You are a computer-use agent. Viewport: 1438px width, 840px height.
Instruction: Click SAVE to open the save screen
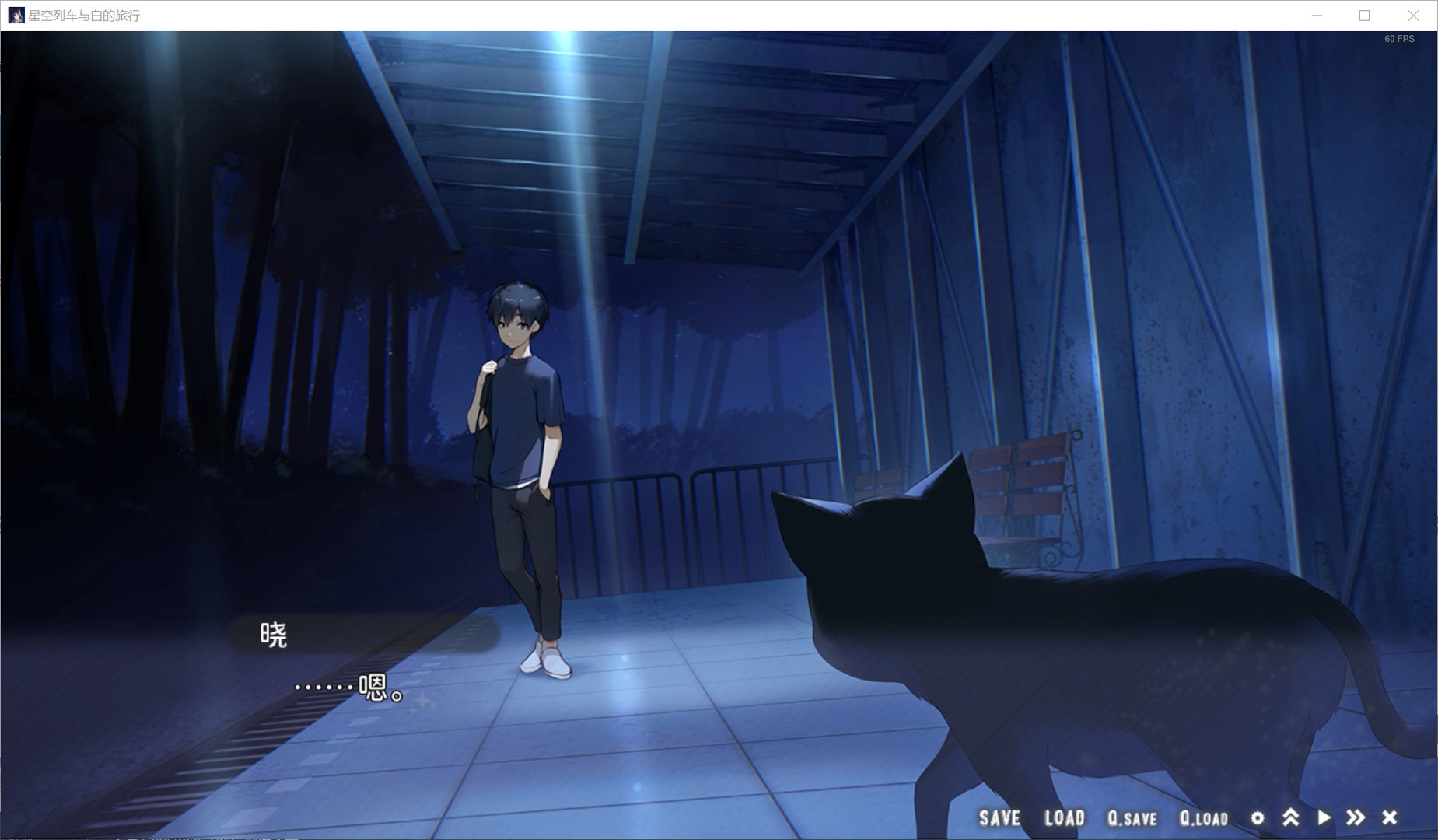coord(999,818)
